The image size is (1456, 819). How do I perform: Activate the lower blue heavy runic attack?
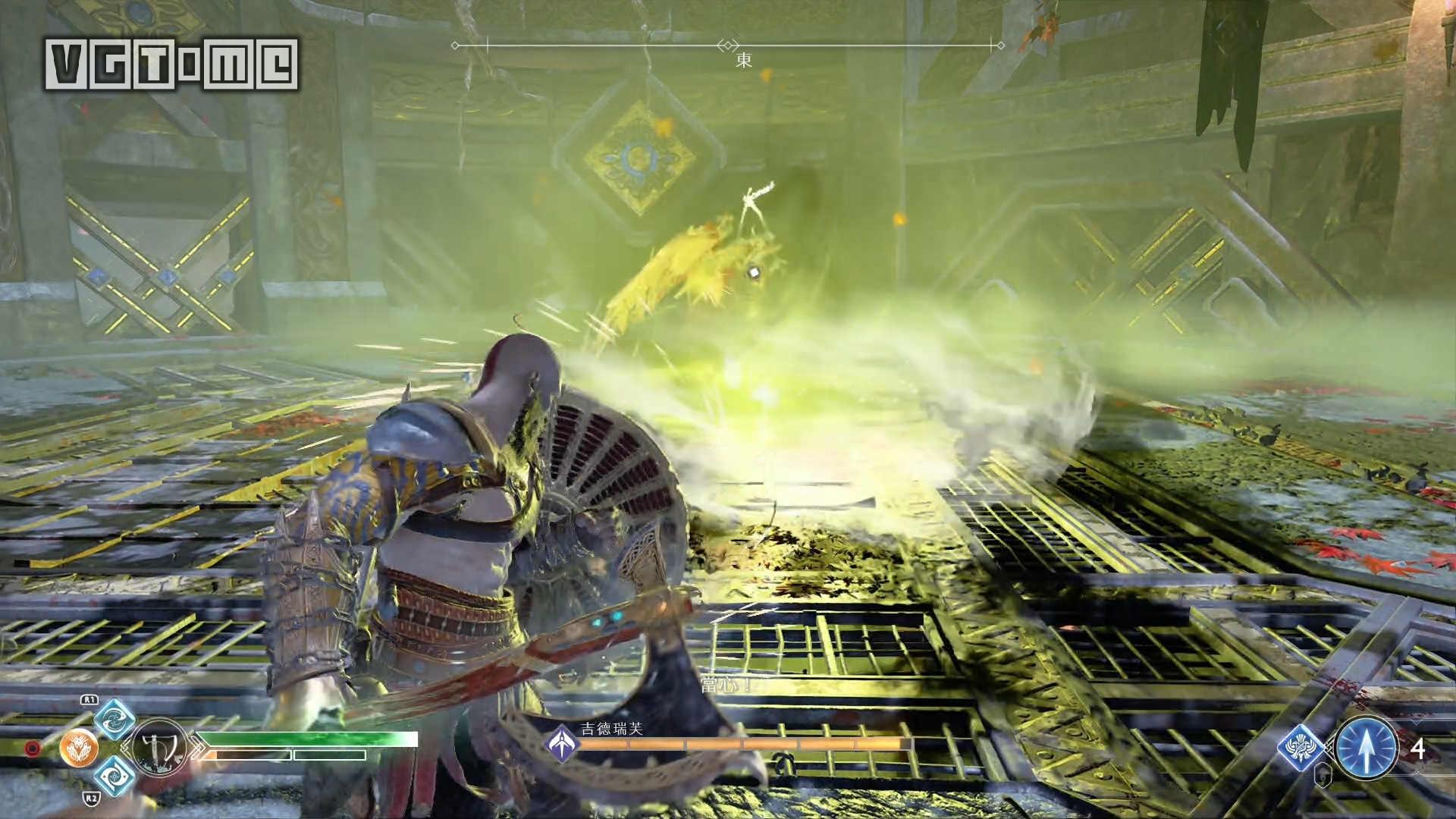115,775
